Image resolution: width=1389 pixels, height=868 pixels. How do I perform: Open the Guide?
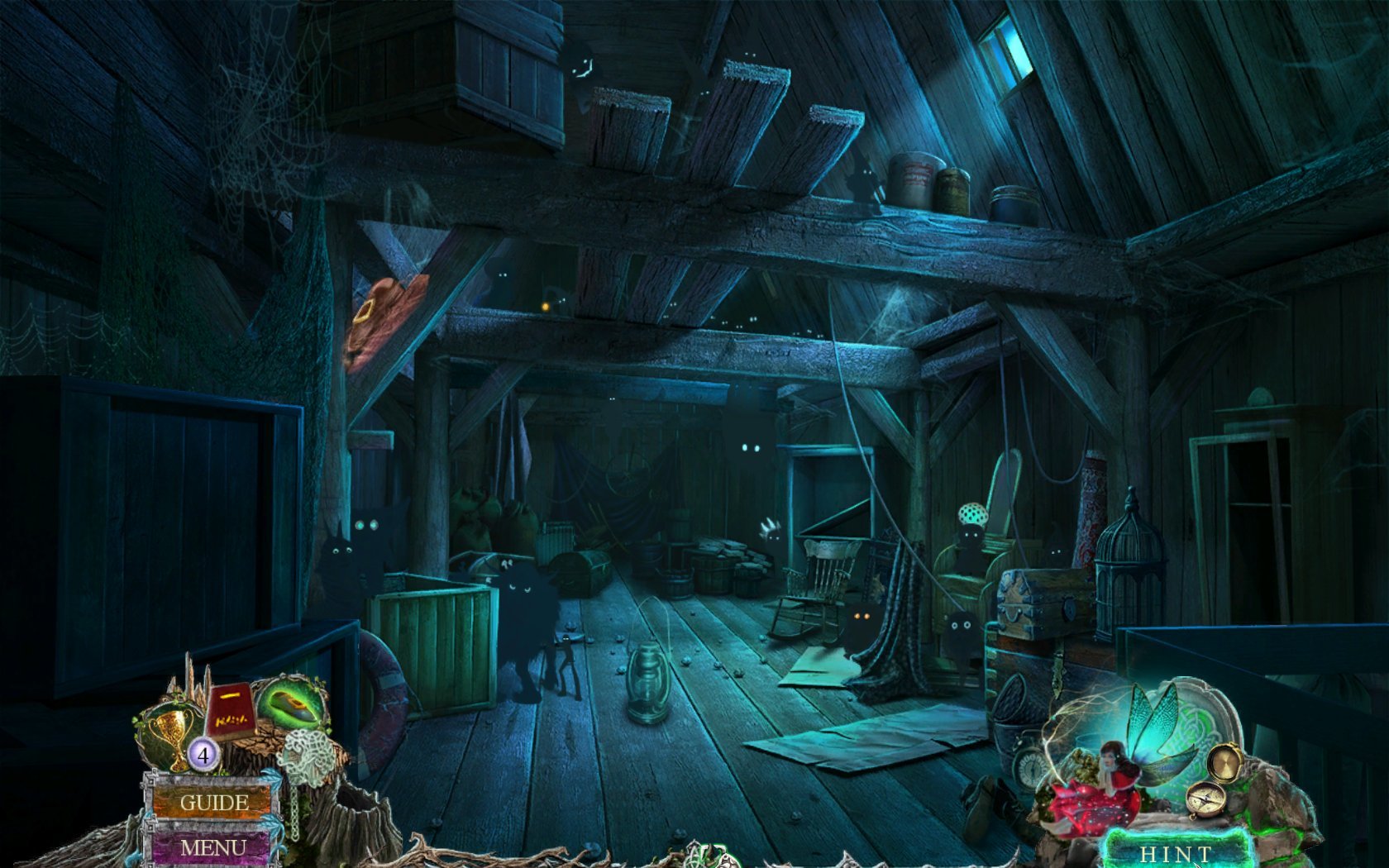point(213,802)
